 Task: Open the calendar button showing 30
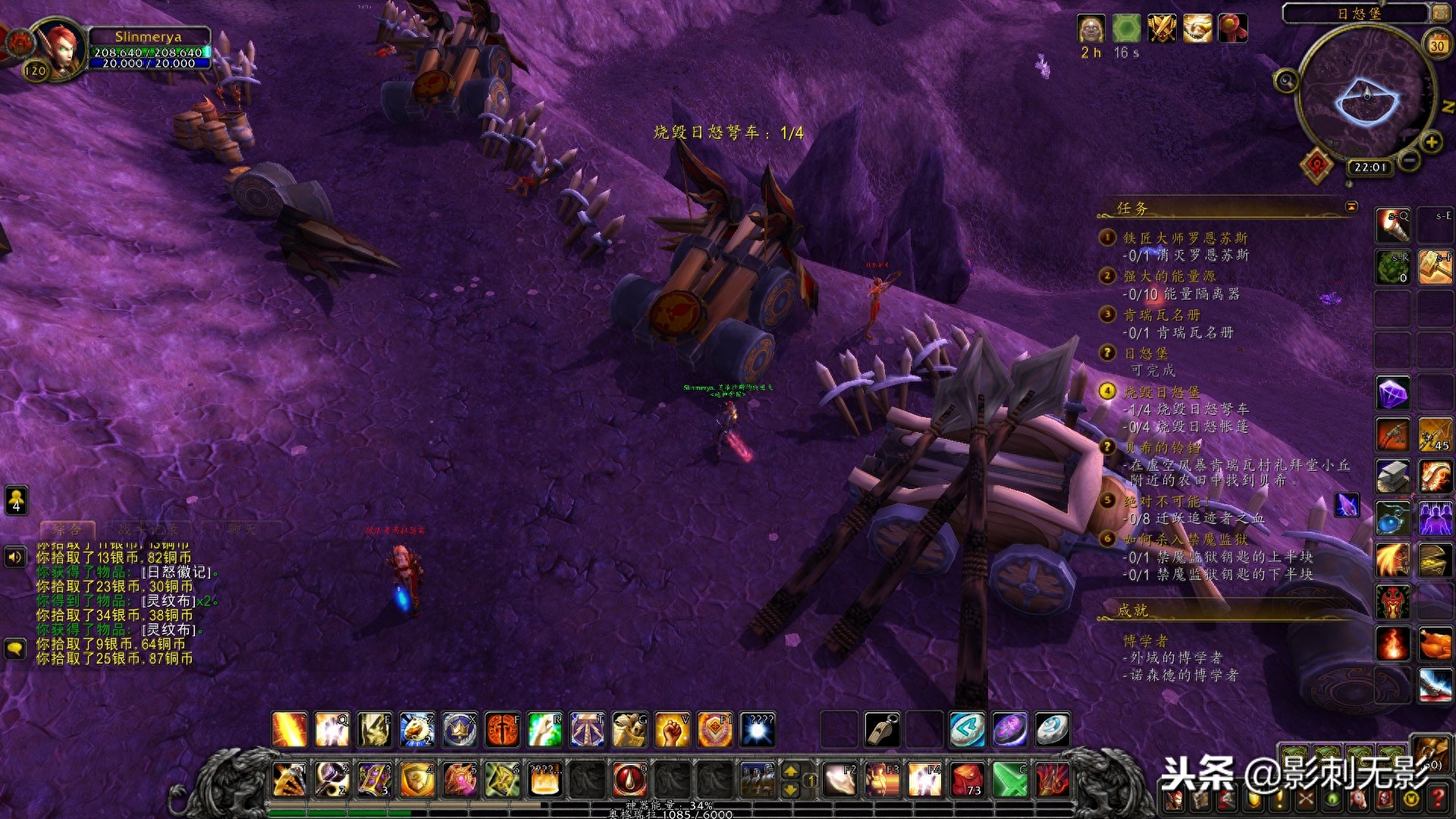[1437, 44]
